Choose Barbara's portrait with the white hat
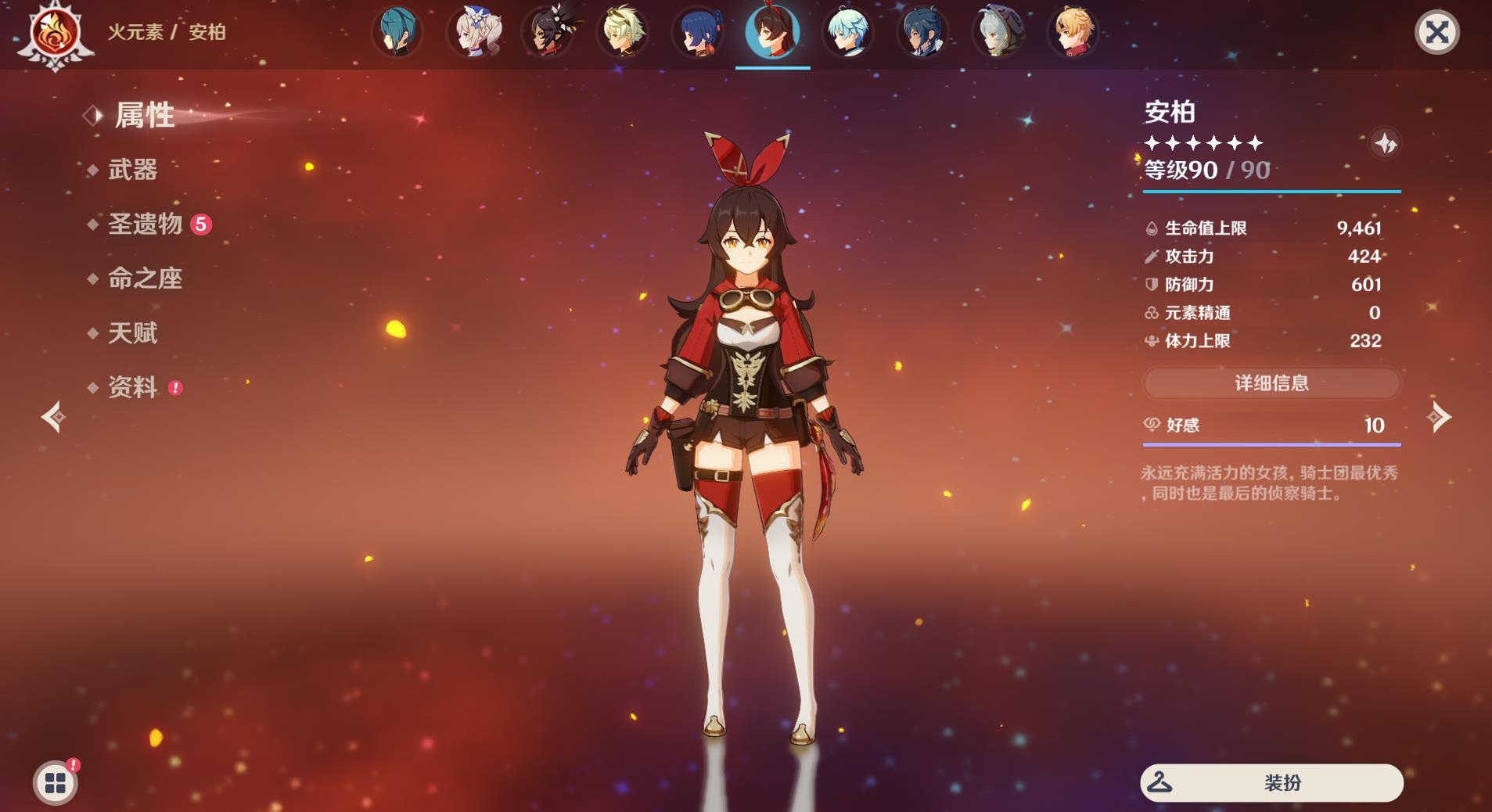Screen dimensions: 1492x812 (472, 32)
